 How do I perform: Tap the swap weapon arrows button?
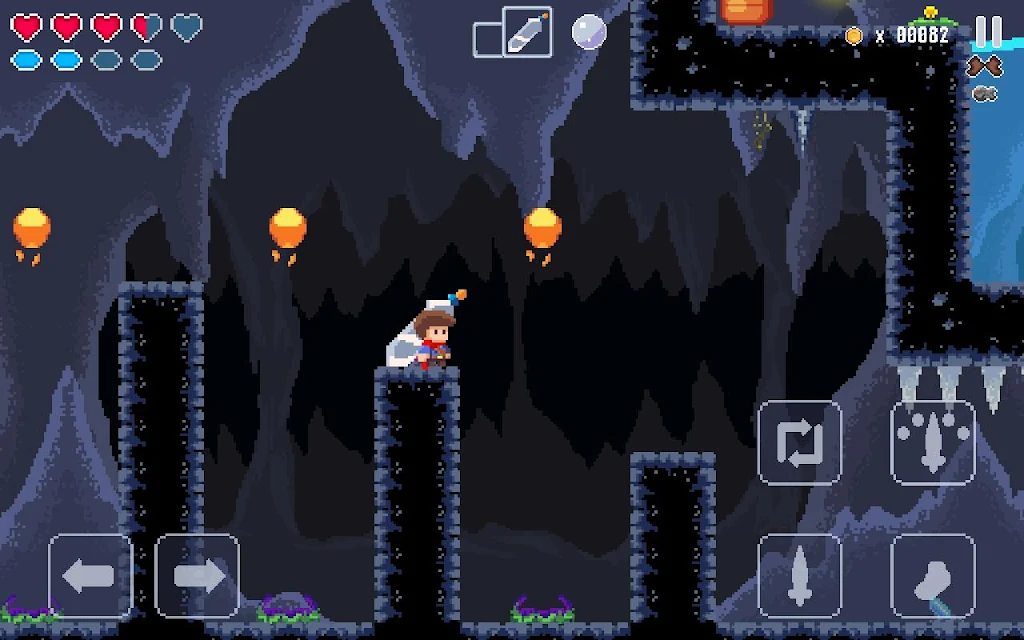point(799,443)
